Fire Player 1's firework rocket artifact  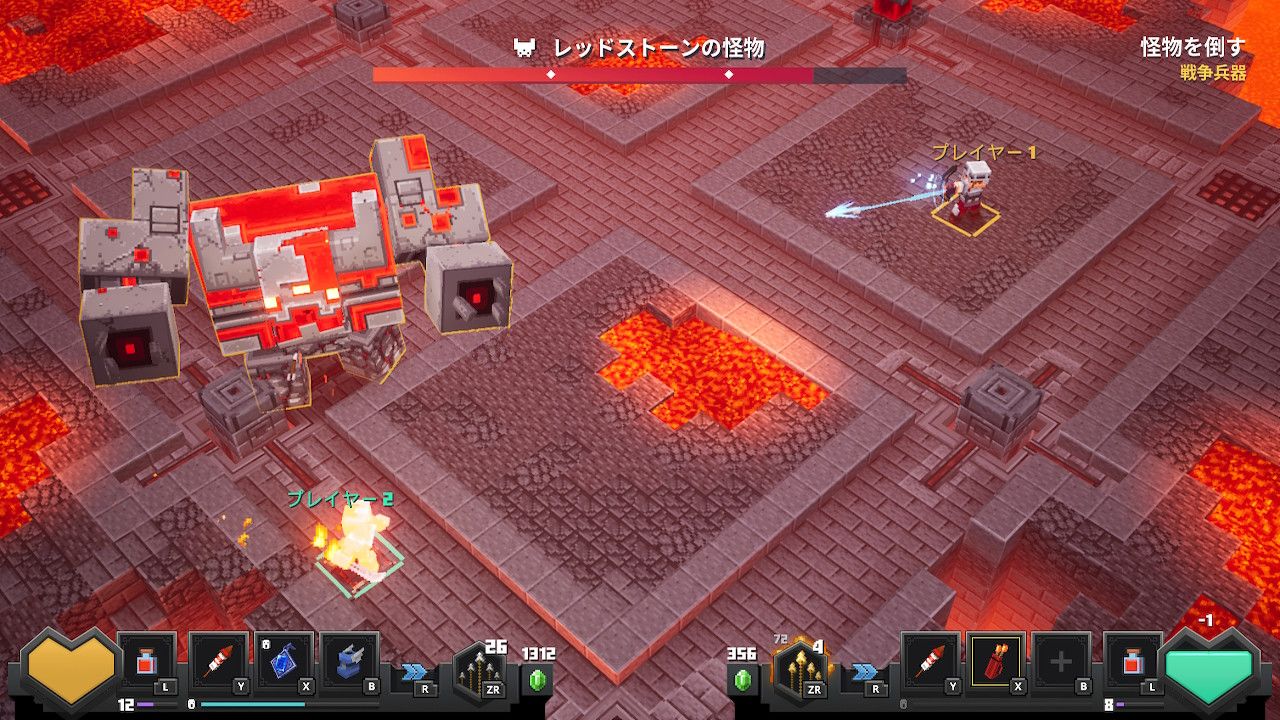217,661
